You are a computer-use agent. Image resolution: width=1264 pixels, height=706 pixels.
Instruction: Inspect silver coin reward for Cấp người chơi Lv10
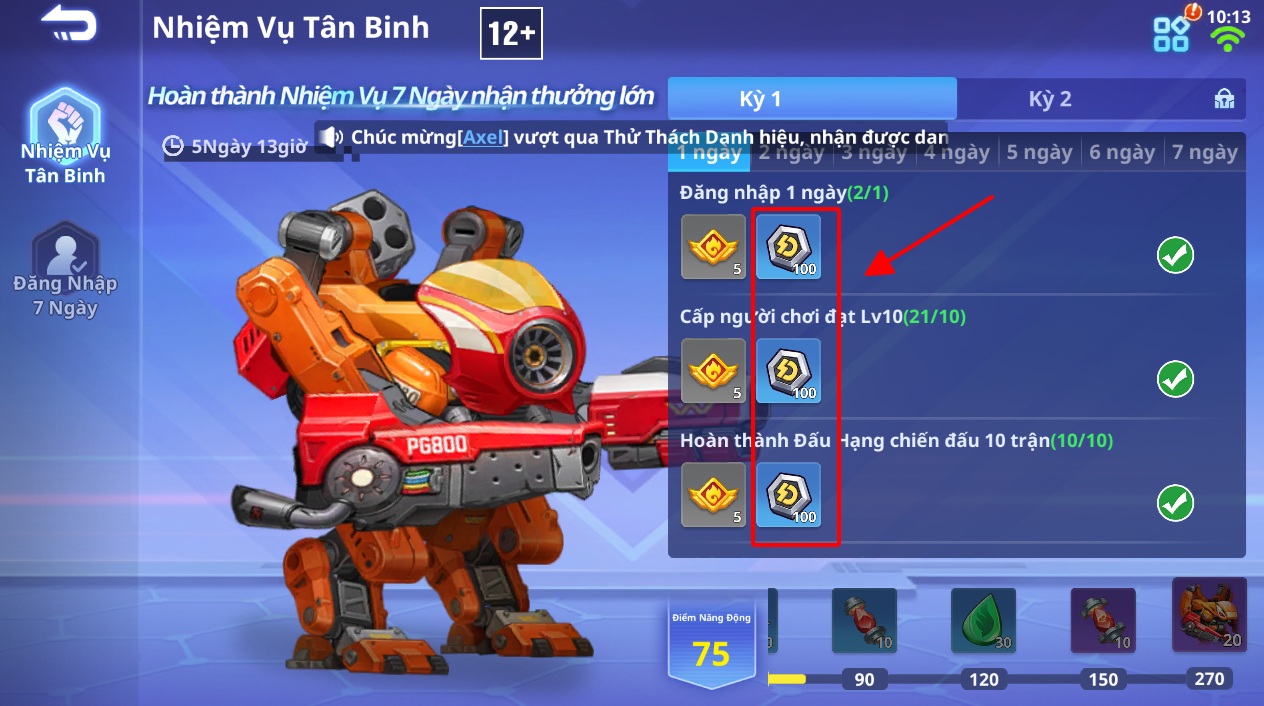click(788, 371)
